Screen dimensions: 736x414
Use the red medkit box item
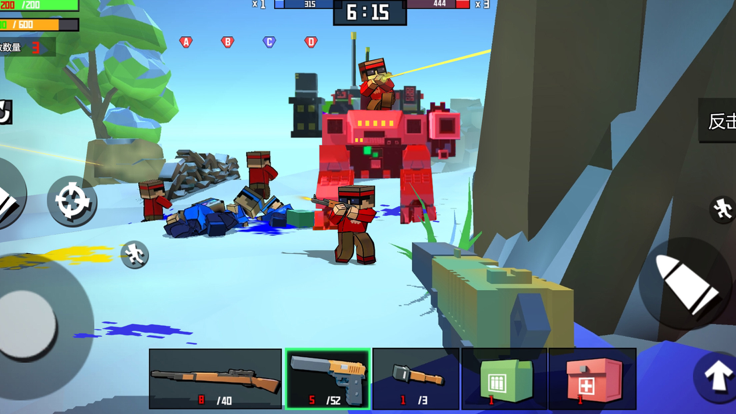tap(592, 379)
